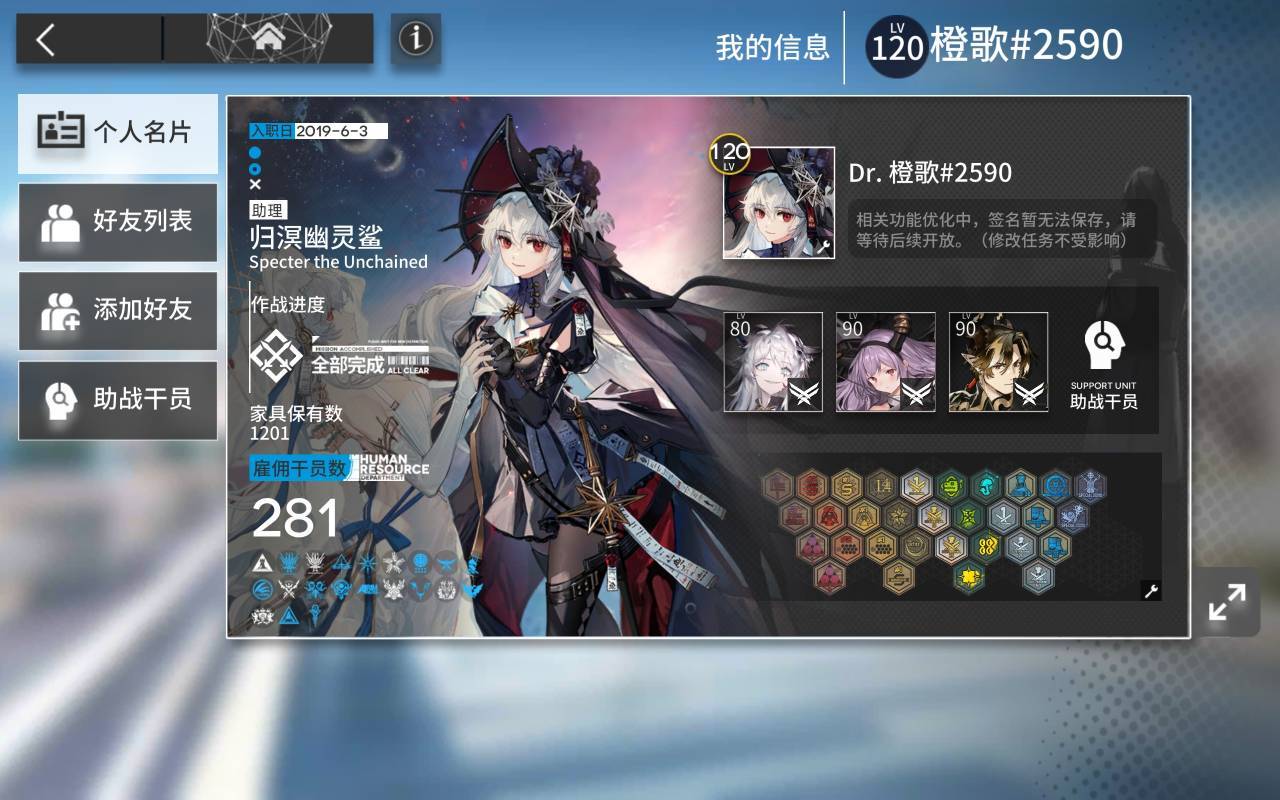The image size is (1280, 800).
Task: Select the level 90 Chongyue support portrait
Action: [x=997, y=362]
